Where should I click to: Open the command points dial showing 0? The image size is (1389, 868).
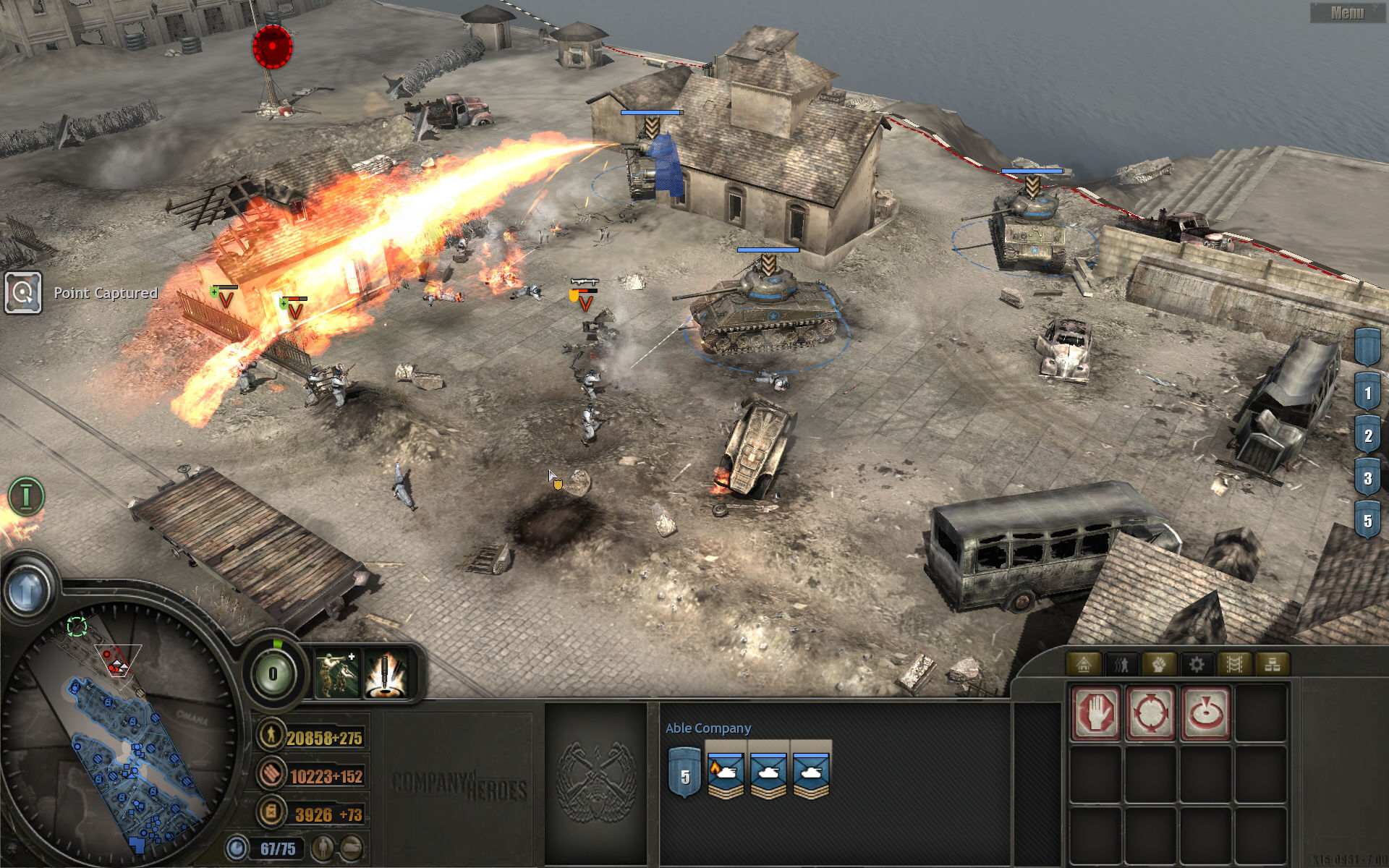pos(273,674)
